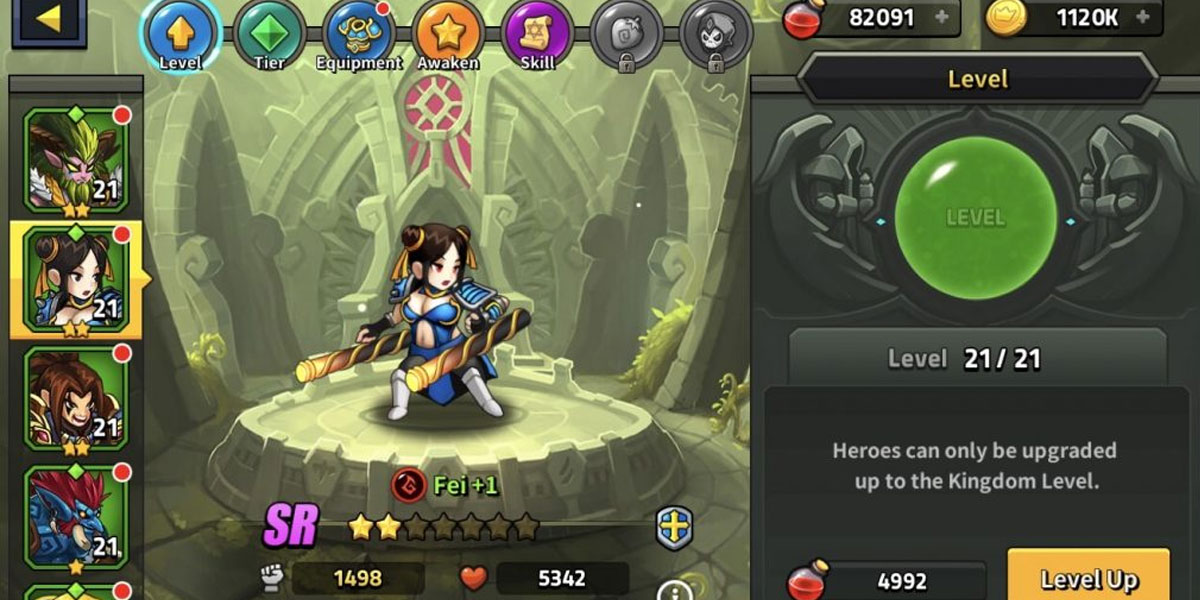This screenshot has height=600, width=1200.
Task: Choose the brown-haired warrior hero portrait
Action: [75, 398]
